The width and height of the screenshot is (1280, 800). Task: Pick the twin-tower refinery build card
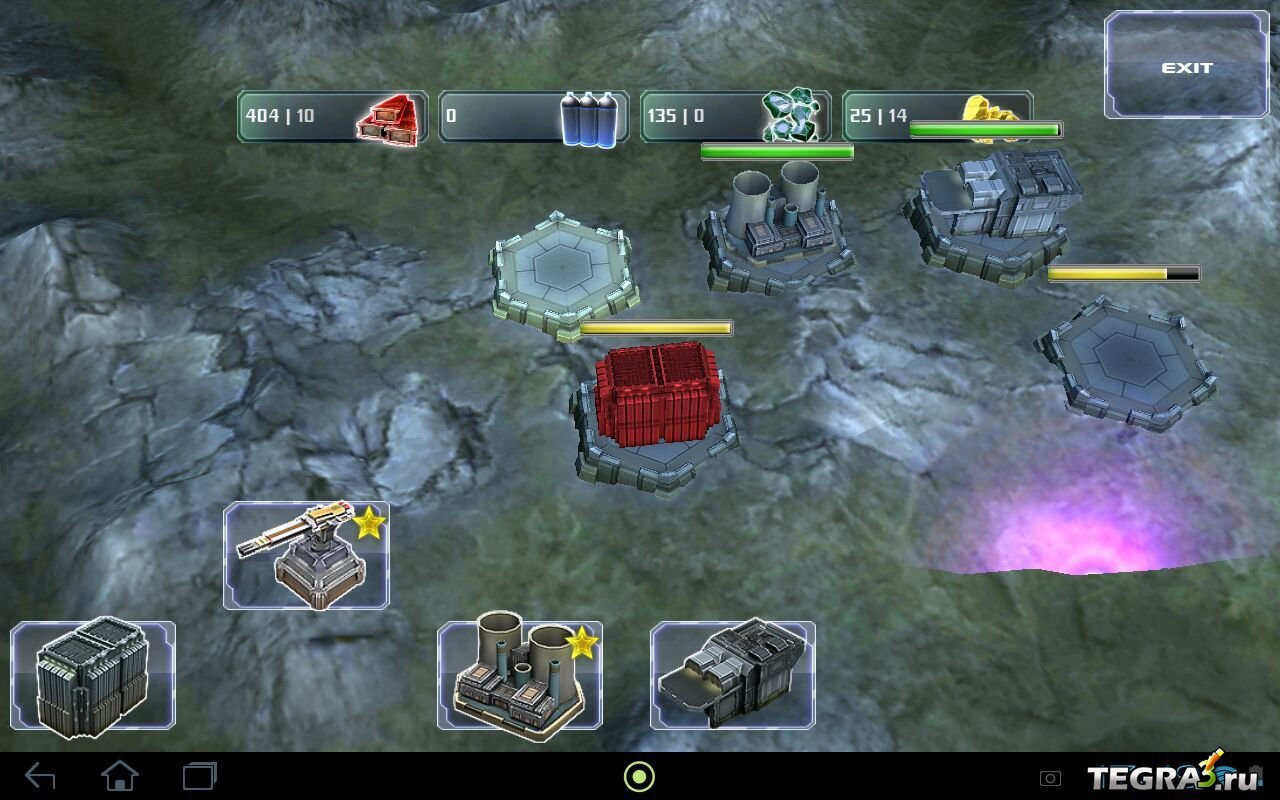[x=520, y=675]
